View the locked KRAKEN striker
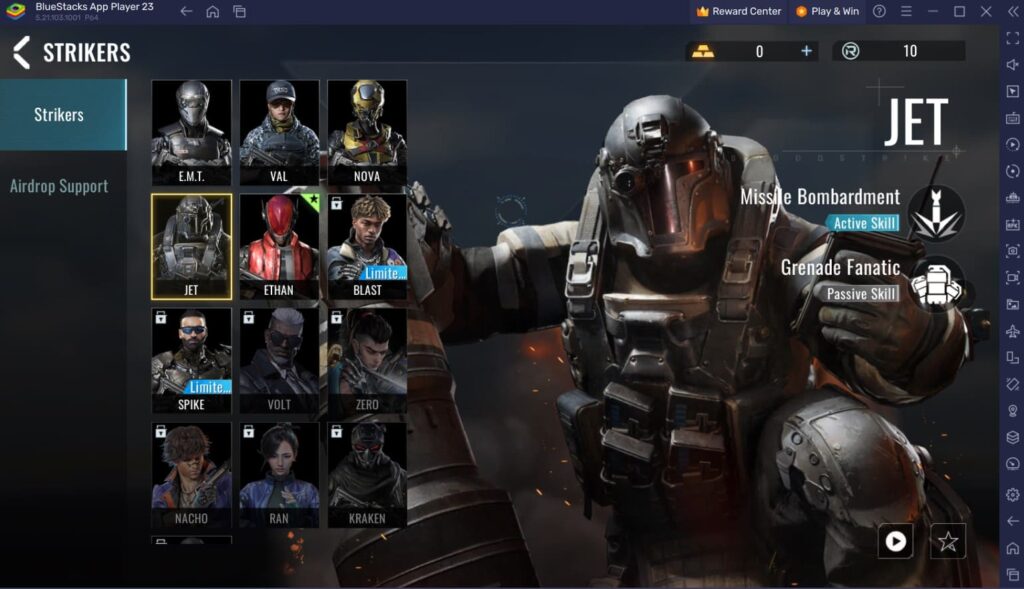Viewport: 1024px width, 589px height. [x=367, y=474]
